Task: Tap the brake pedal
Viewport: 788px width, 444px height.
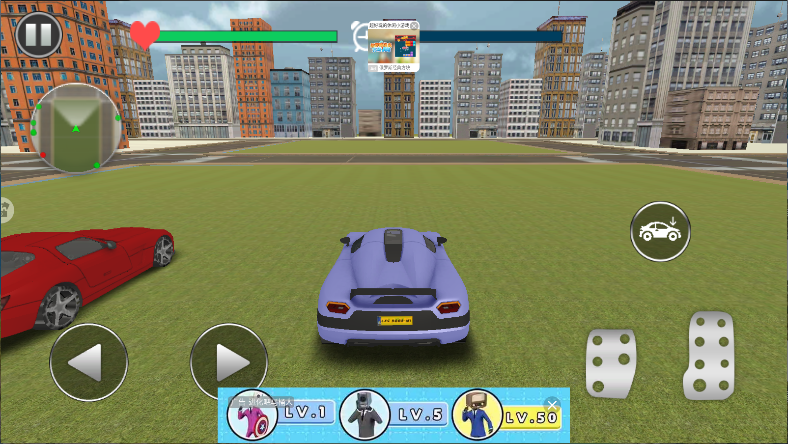Action: point(610,362)
